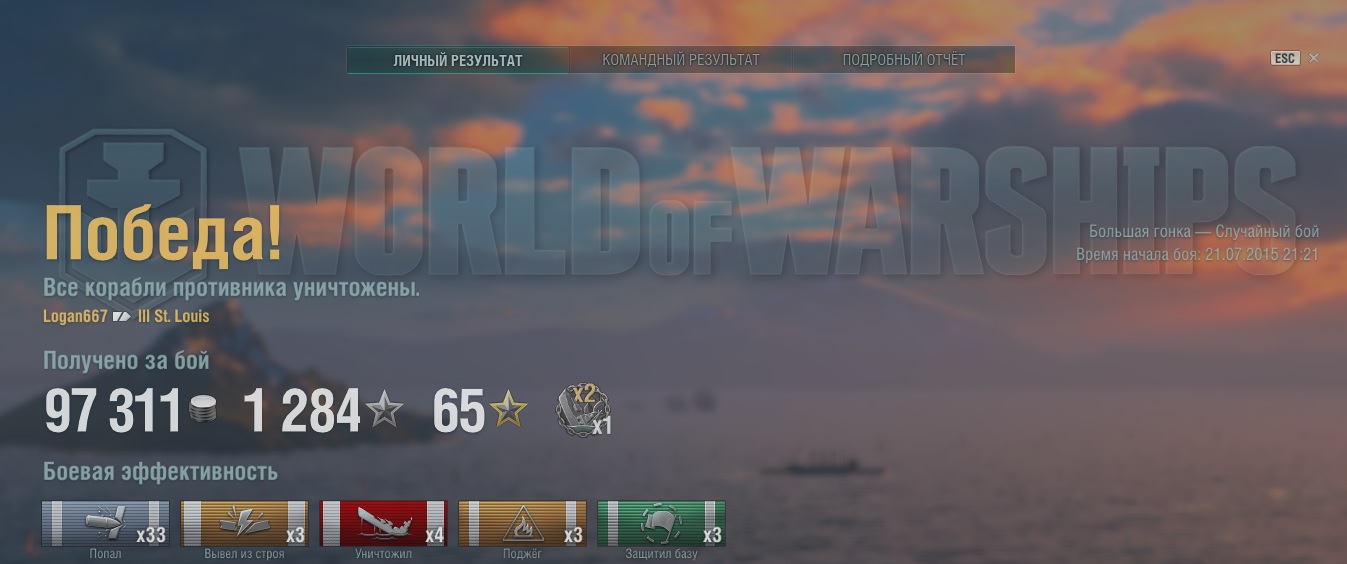Click the Вывел из строя ribbon
The image size is (1347, 564).
[x=244, y=523]
